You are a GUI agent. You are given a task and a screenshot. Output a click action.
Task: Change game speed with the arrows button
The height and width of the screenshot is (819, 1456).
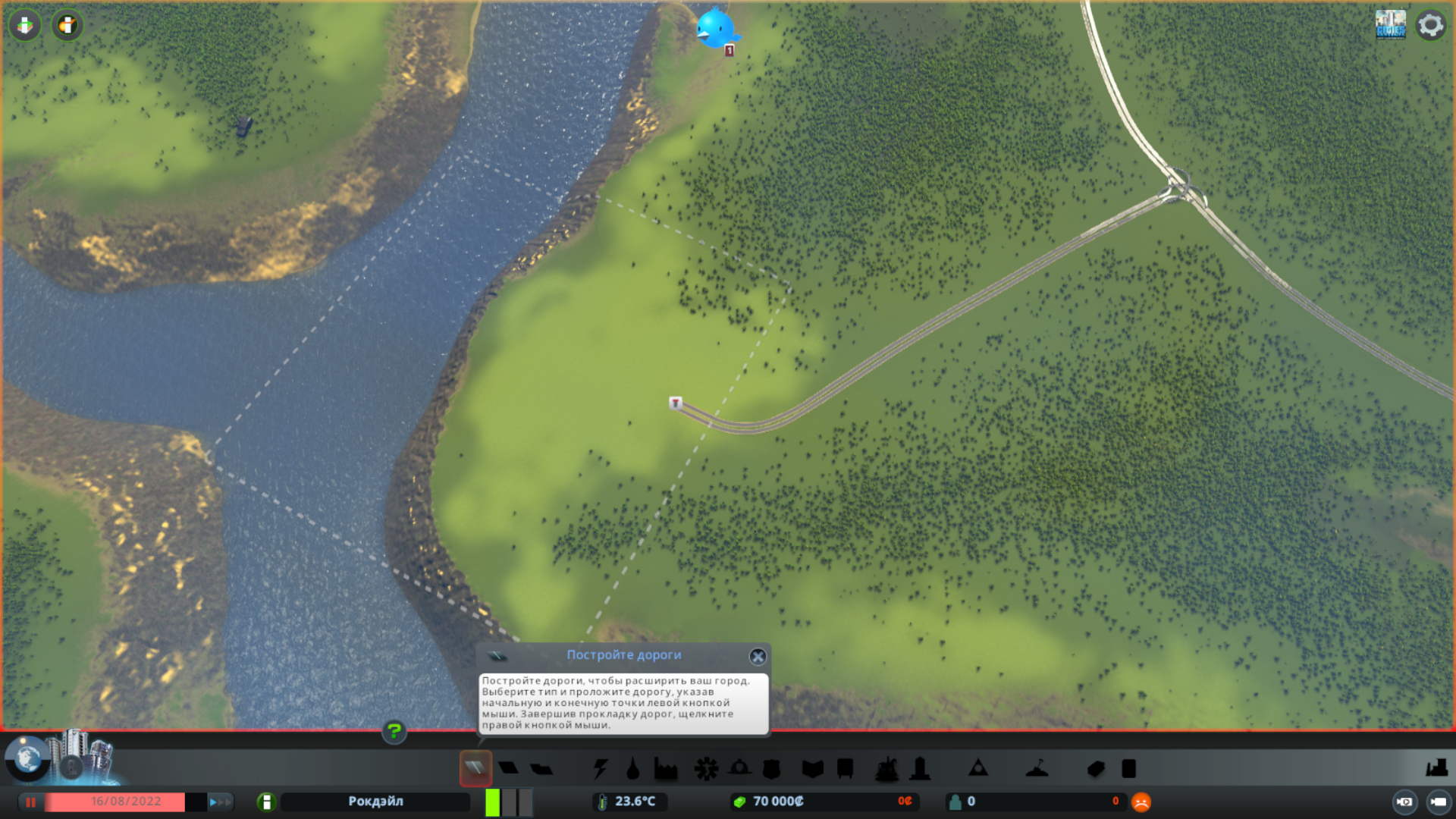219,802
